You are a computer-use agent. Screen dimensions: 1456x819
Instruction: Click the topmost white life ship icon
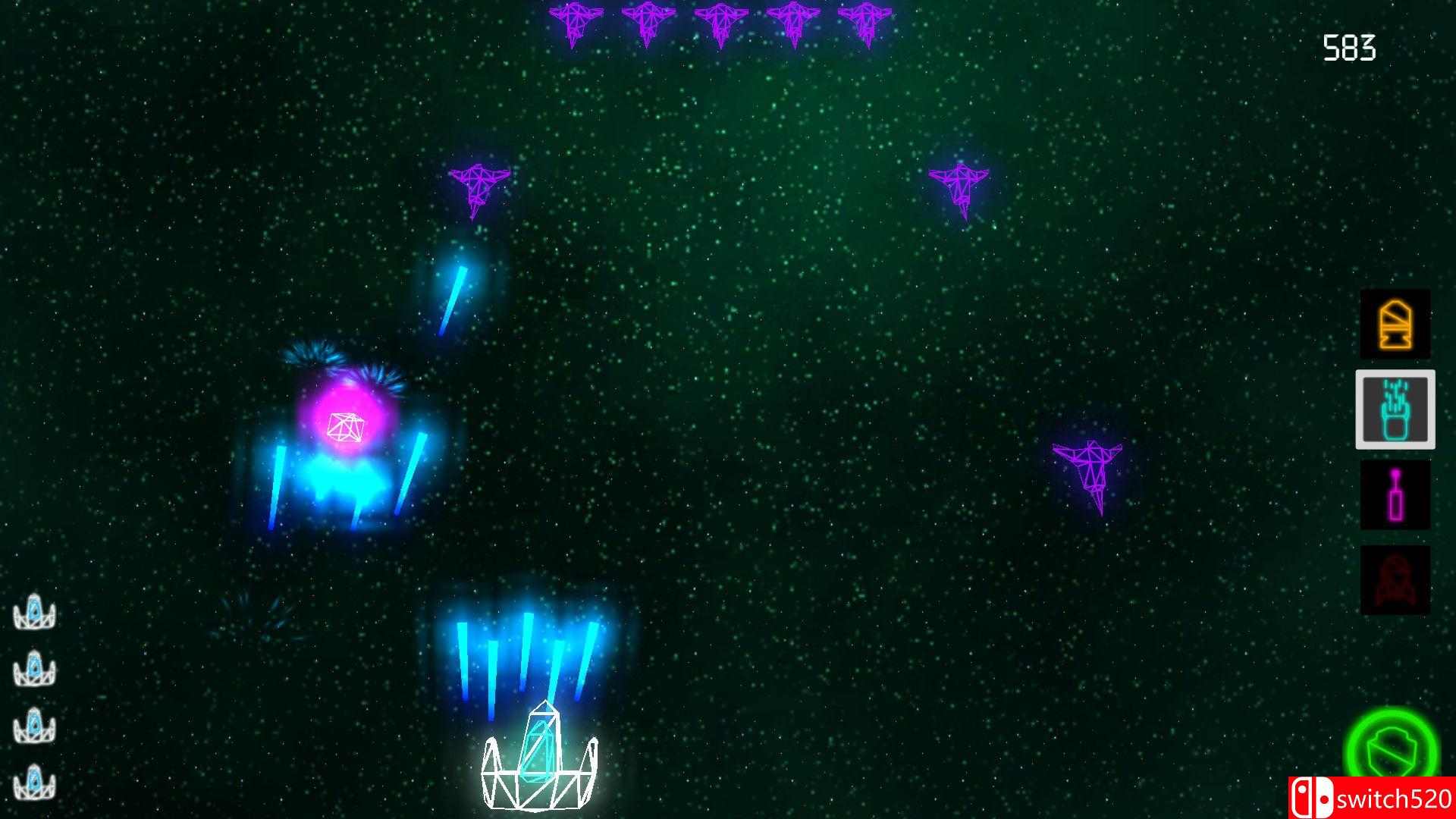point(35,613)
